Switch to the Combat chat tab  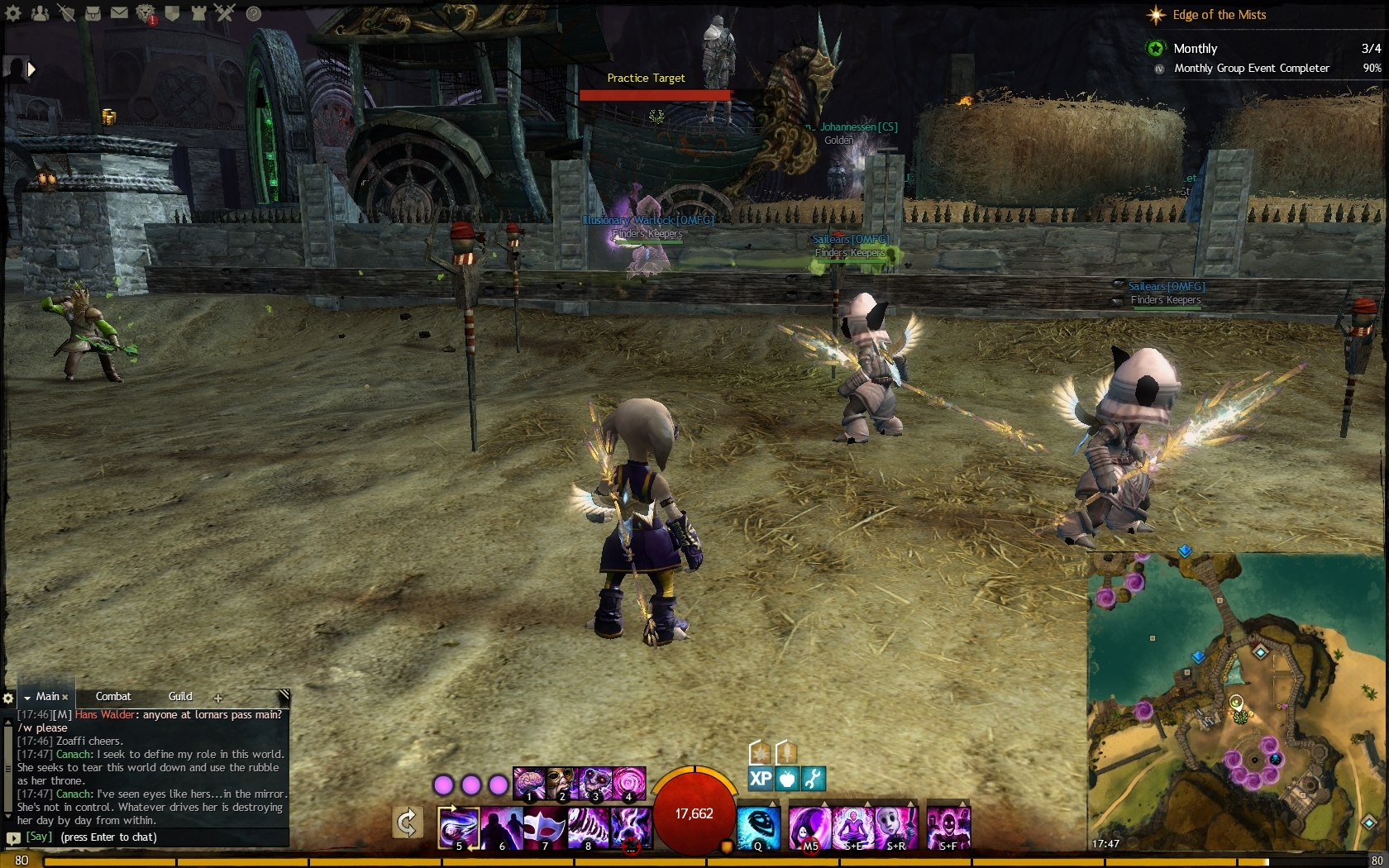pyautogui.click(x=113, y=697)
